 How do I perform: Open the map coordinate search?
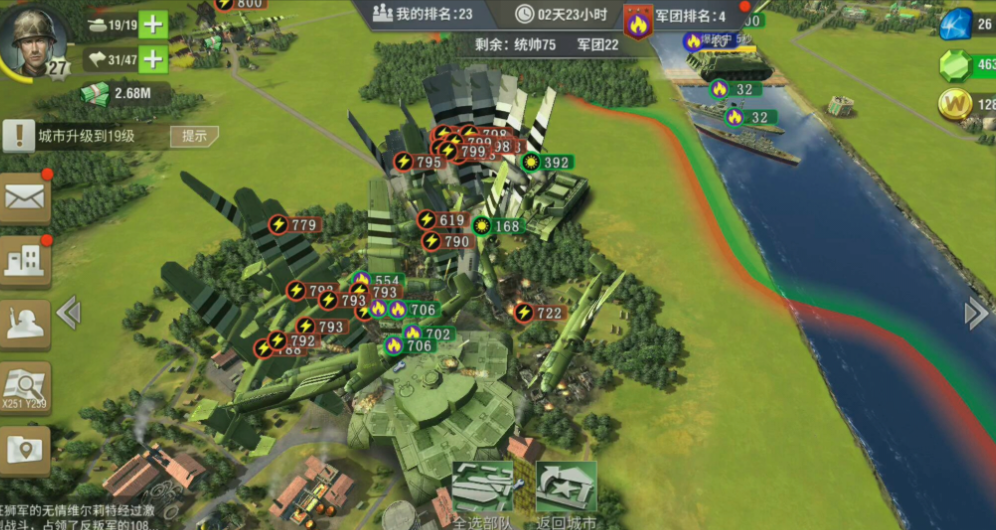[25, 387]
